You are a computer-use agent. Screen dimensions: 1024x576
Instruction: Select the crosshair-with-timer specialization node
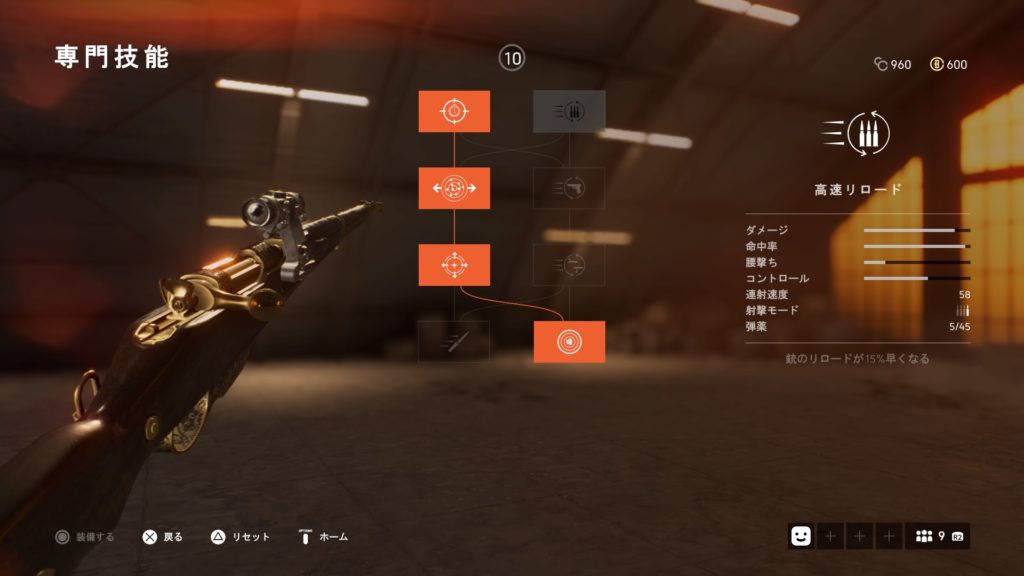click(x=454, y=111)
